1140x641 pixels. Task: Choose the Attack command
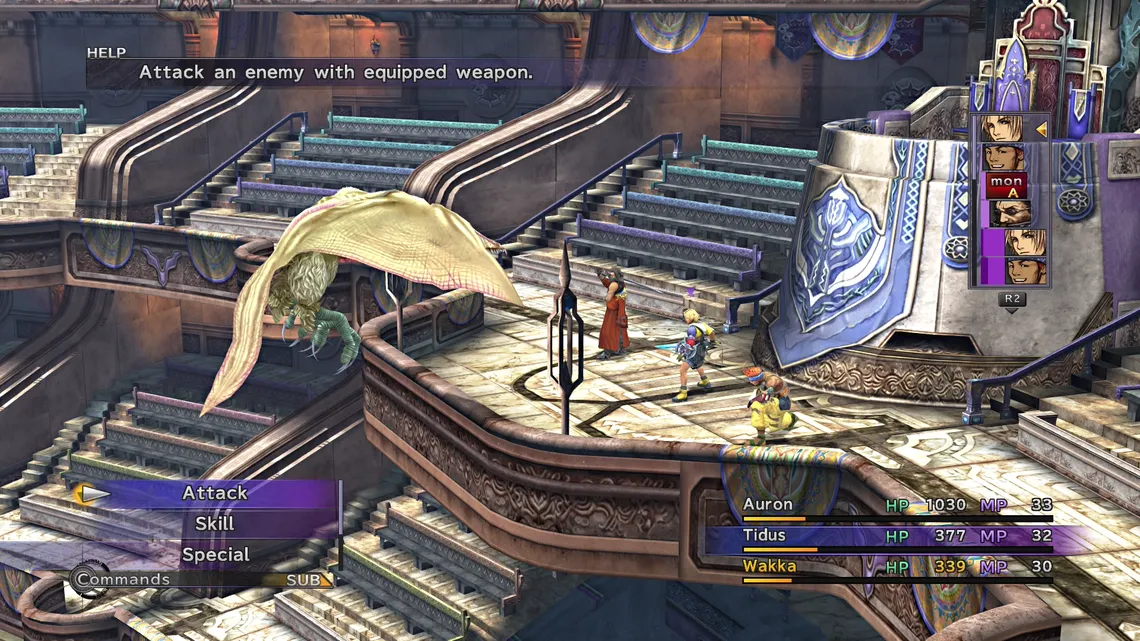pos(214,493)
